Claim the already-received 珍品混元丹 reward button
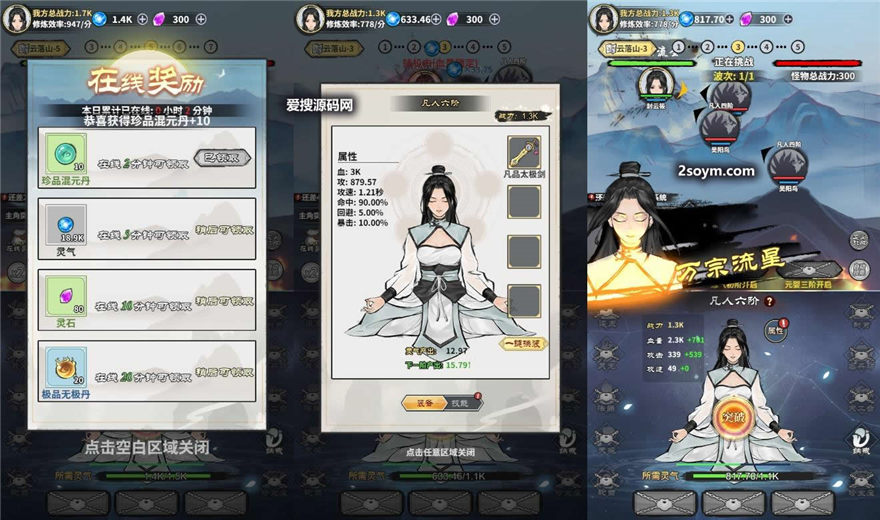Screen dimensions: 880x520 [x=221, y=158]
